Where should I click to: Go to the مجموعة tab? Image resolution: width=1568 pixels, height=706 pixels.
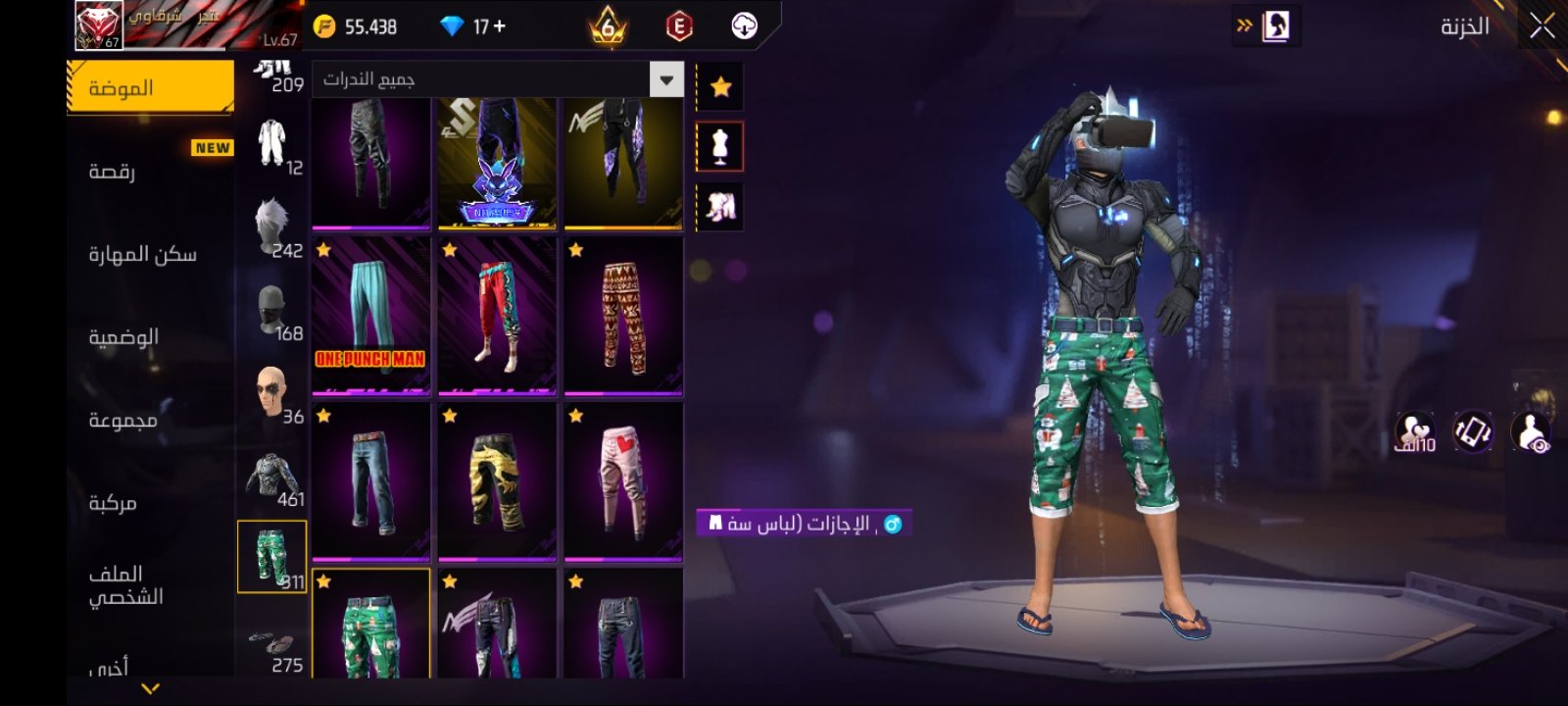[150, 420]
